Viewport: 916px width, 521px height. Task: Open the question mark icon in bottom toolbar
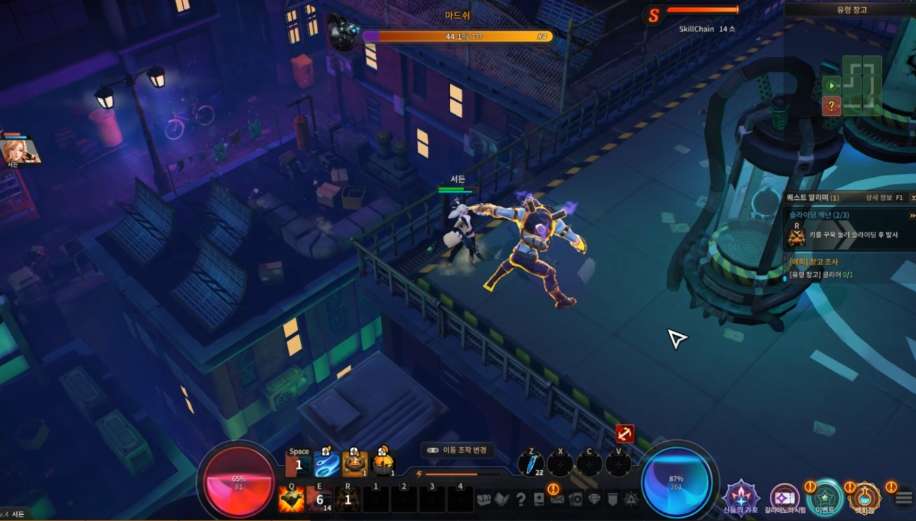(520, 499)
